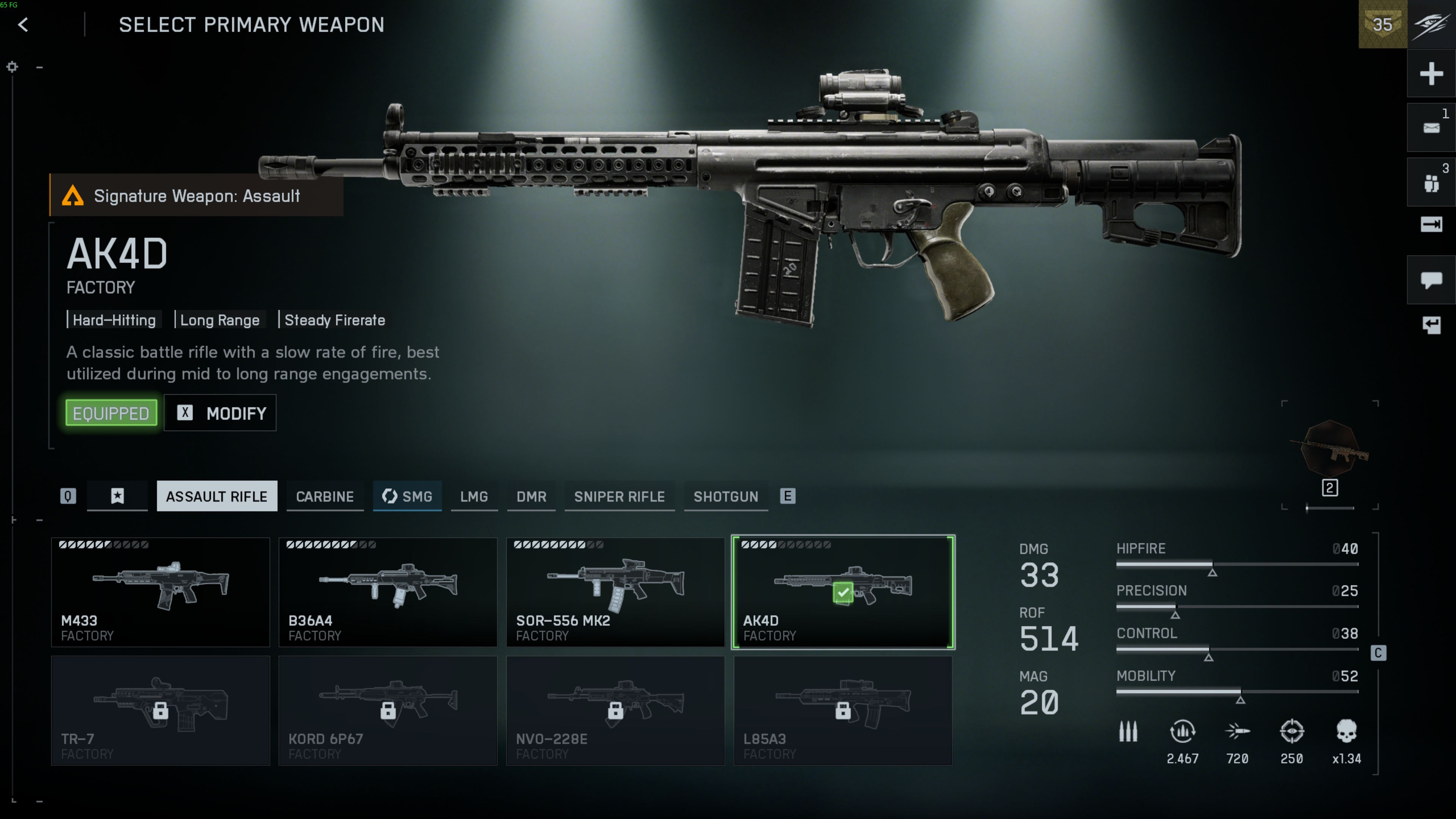Viewport: 1456px width, 819px height.
Task: Switch to Sniper Rifle tab
Action: [620, 496]
